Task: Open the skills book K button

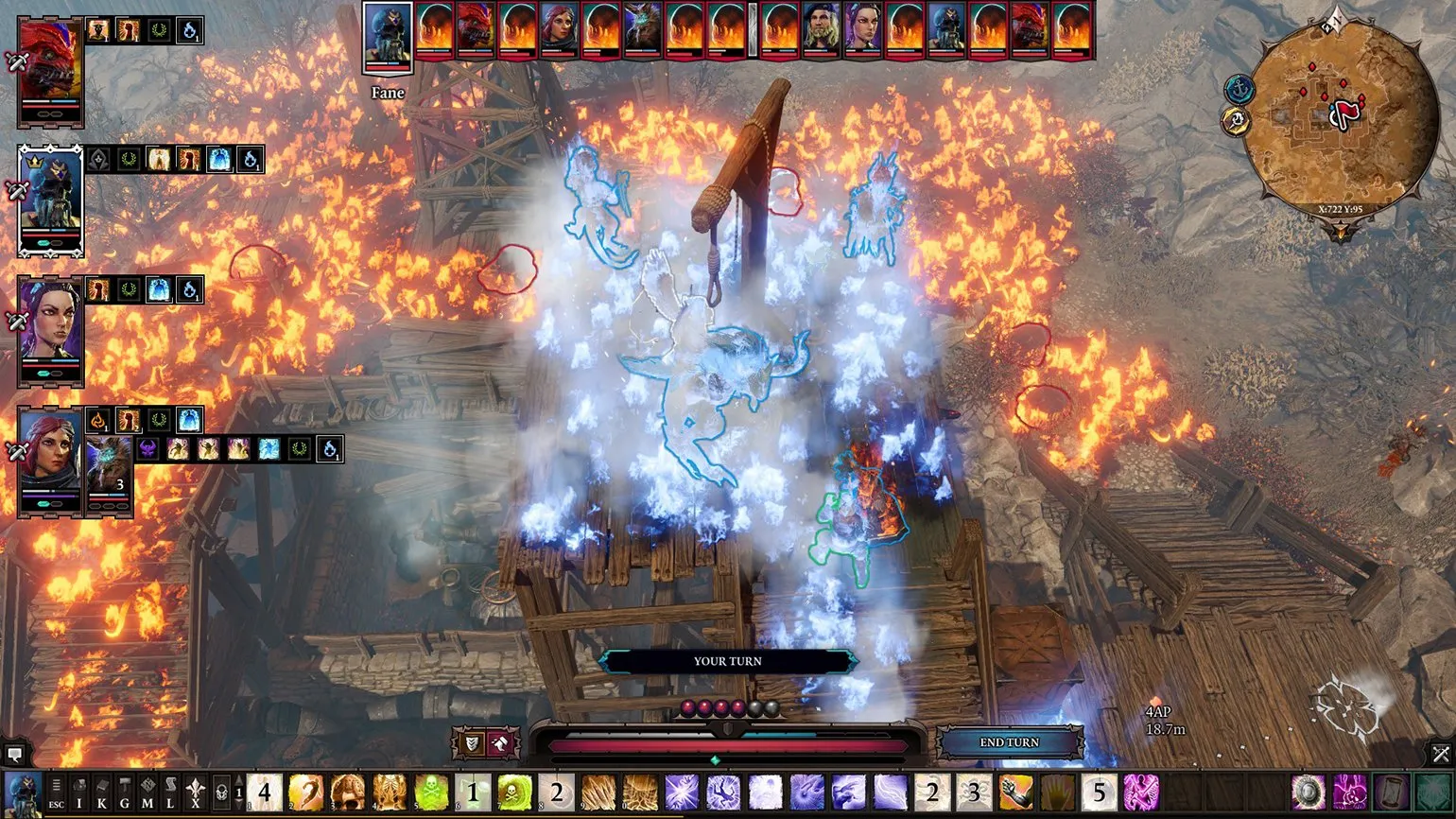Action: (x=102, y=793)
